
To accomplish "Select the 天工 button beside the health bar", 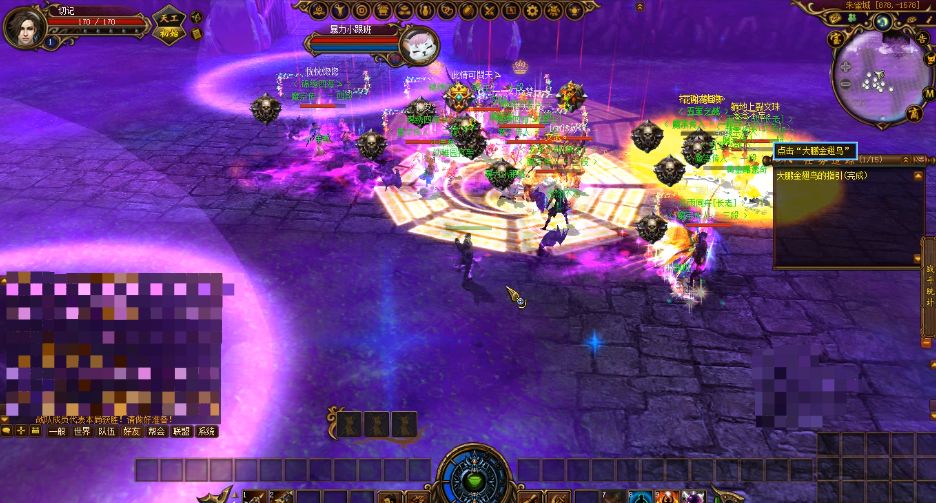I will [168, 18].
